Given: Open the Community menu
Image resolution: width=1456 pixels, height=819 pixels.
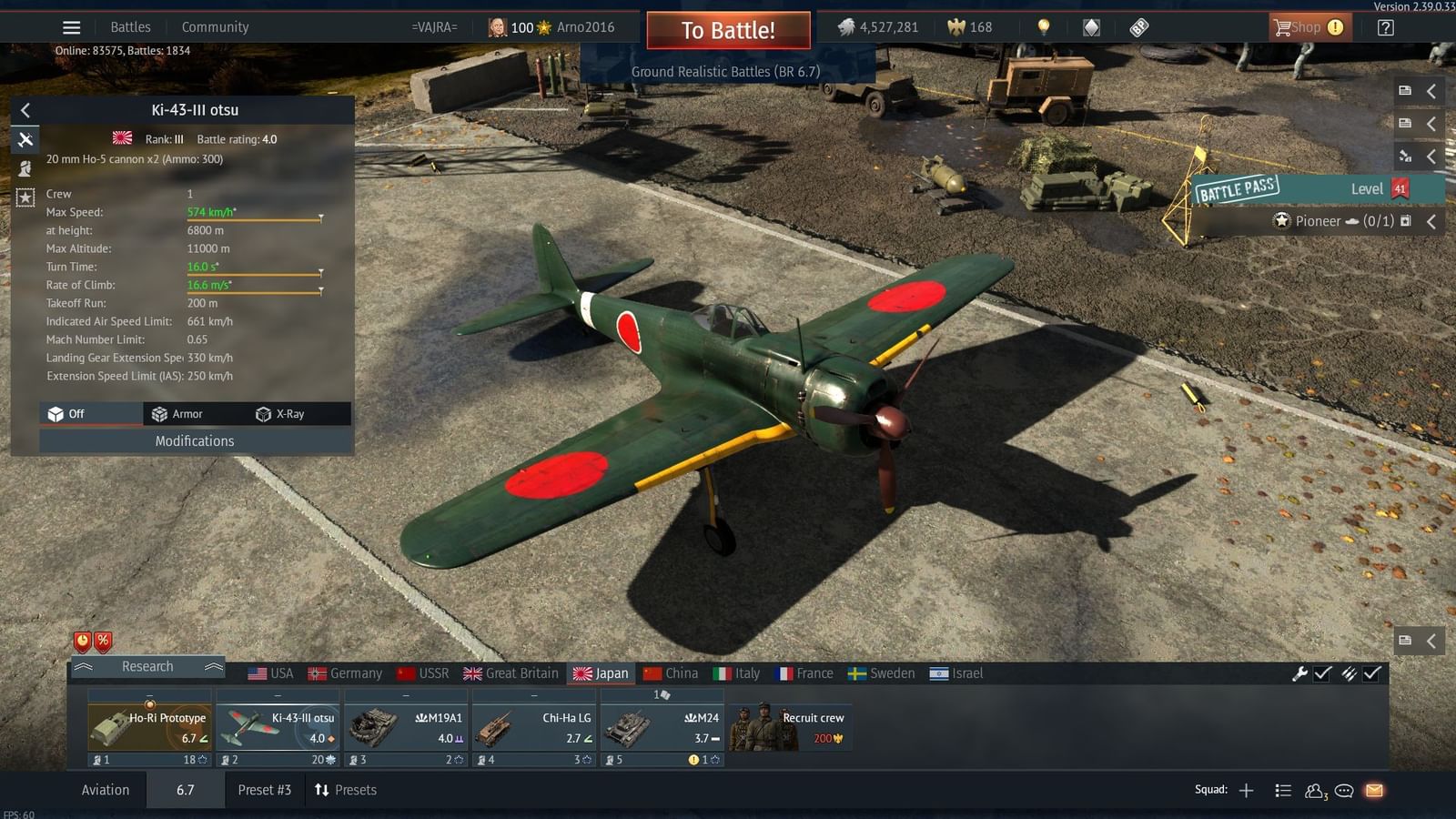Looking at the screenshot, I should 215,26.
